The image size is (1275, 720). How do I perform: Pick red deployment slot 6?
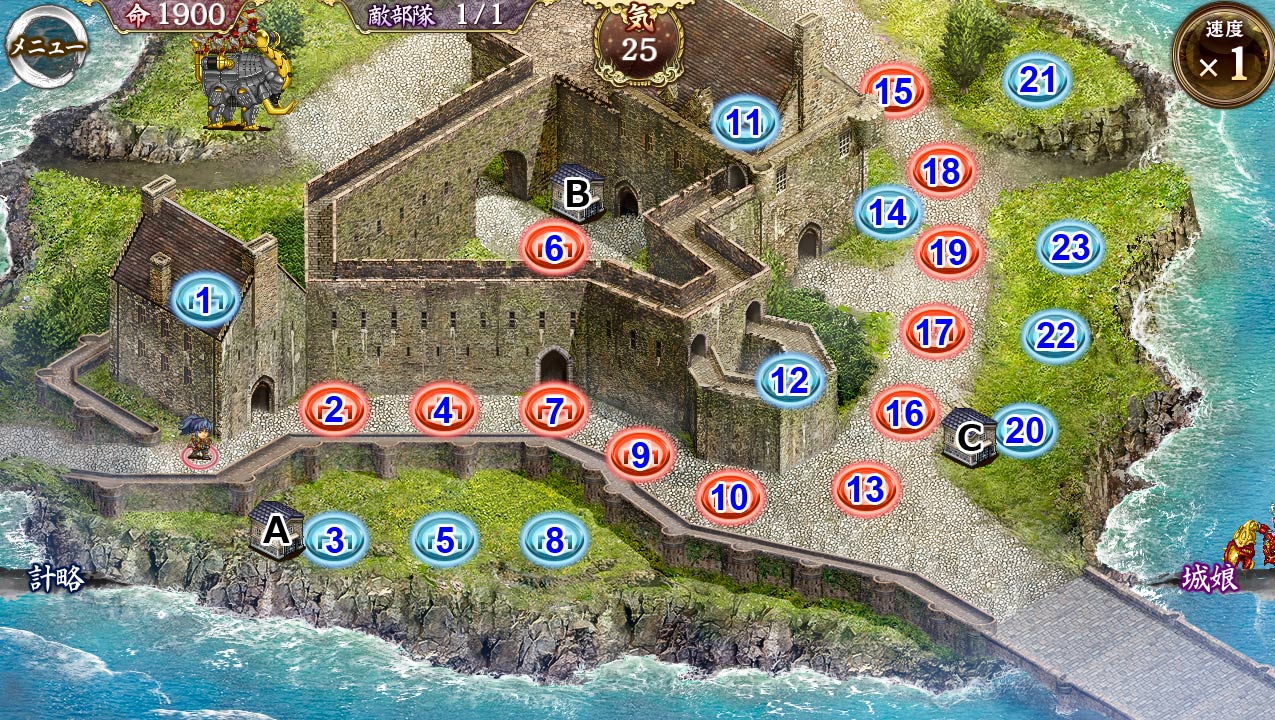point(554,249)
